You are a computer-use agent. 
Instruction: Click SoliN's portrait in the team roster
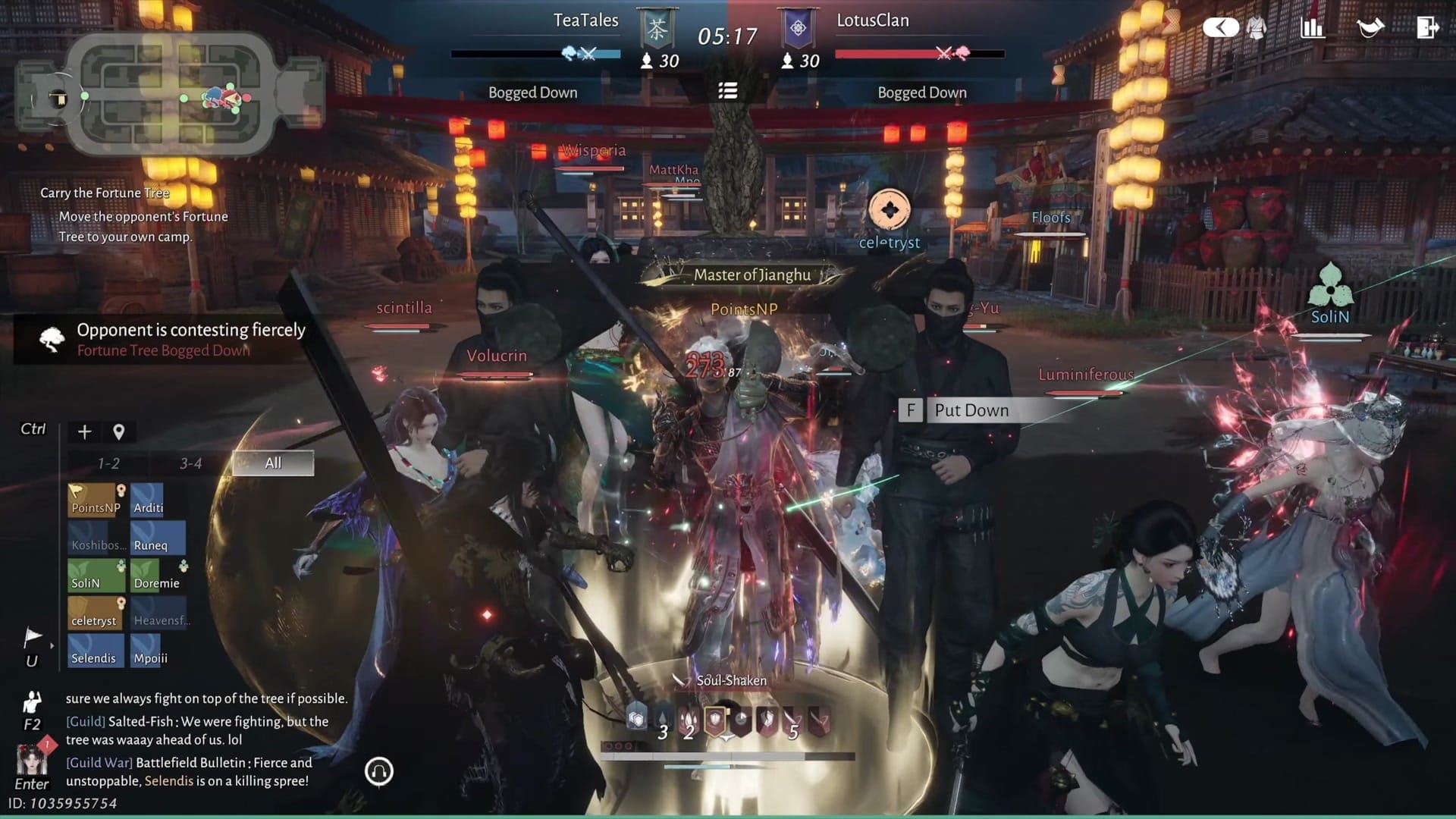[x=96, y=575]
